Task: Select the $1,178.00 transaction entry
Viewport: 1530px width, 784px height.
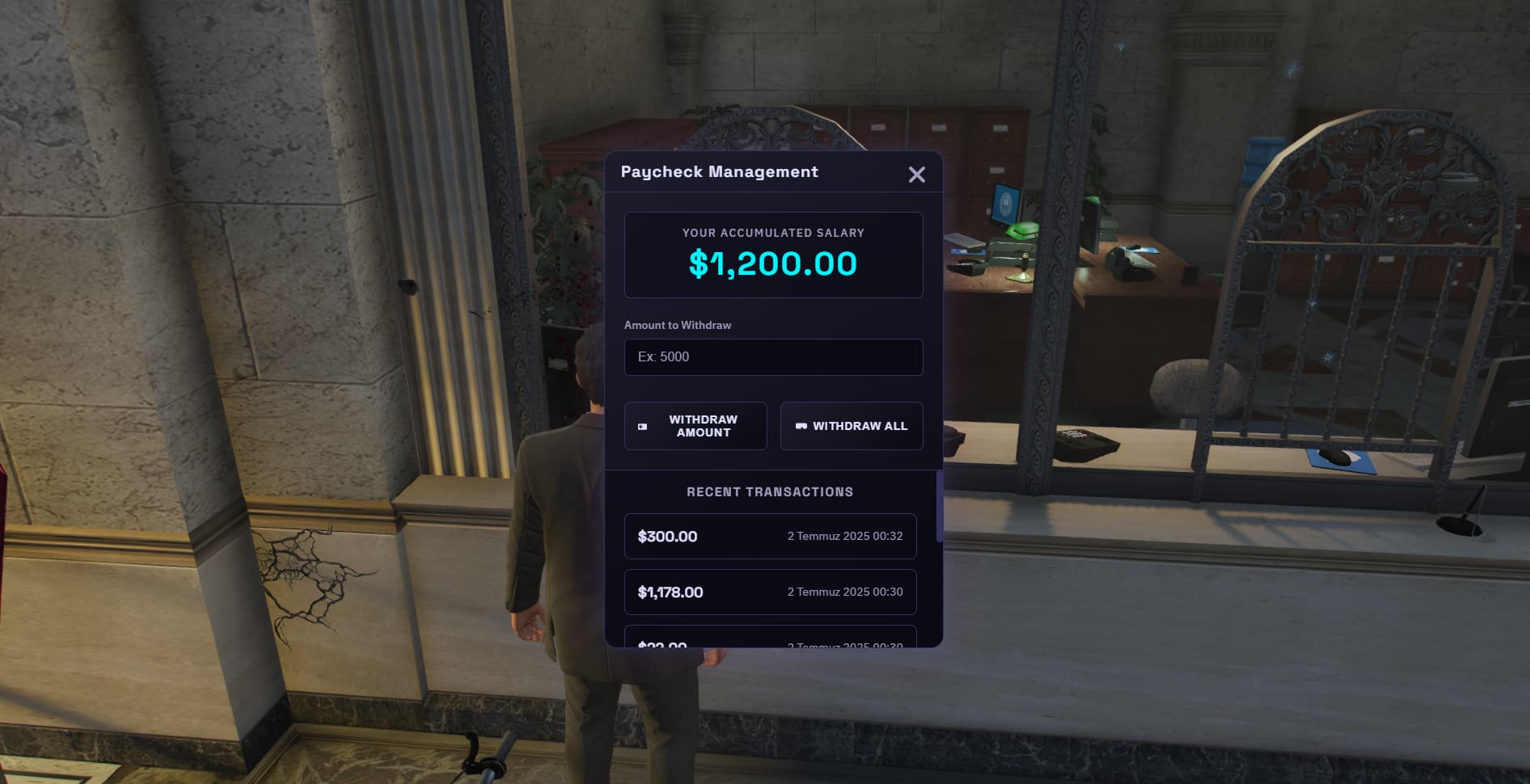Action: [x=770, y=592]
